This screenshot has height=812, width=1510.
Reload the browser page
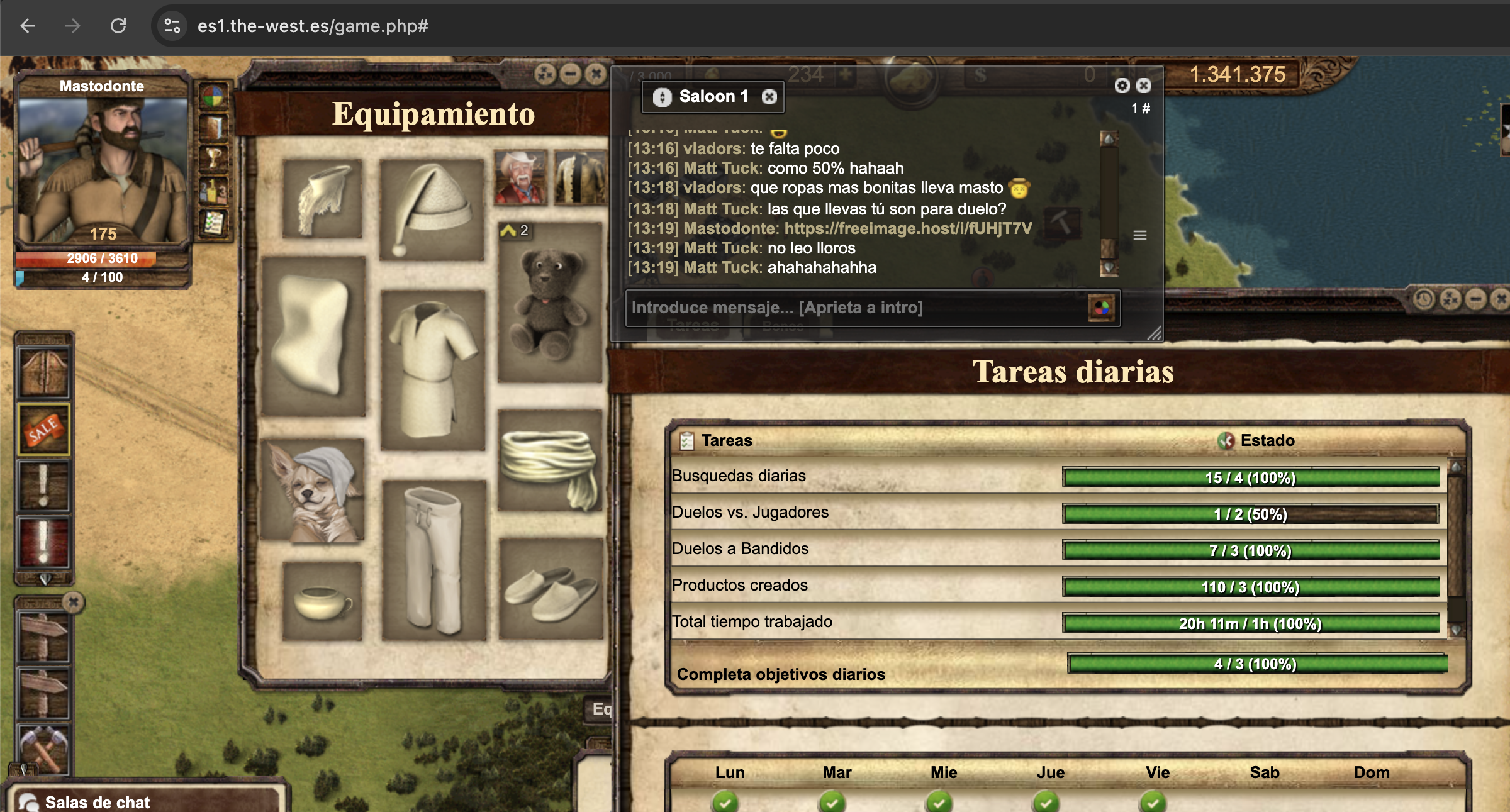tap(118, 26)
